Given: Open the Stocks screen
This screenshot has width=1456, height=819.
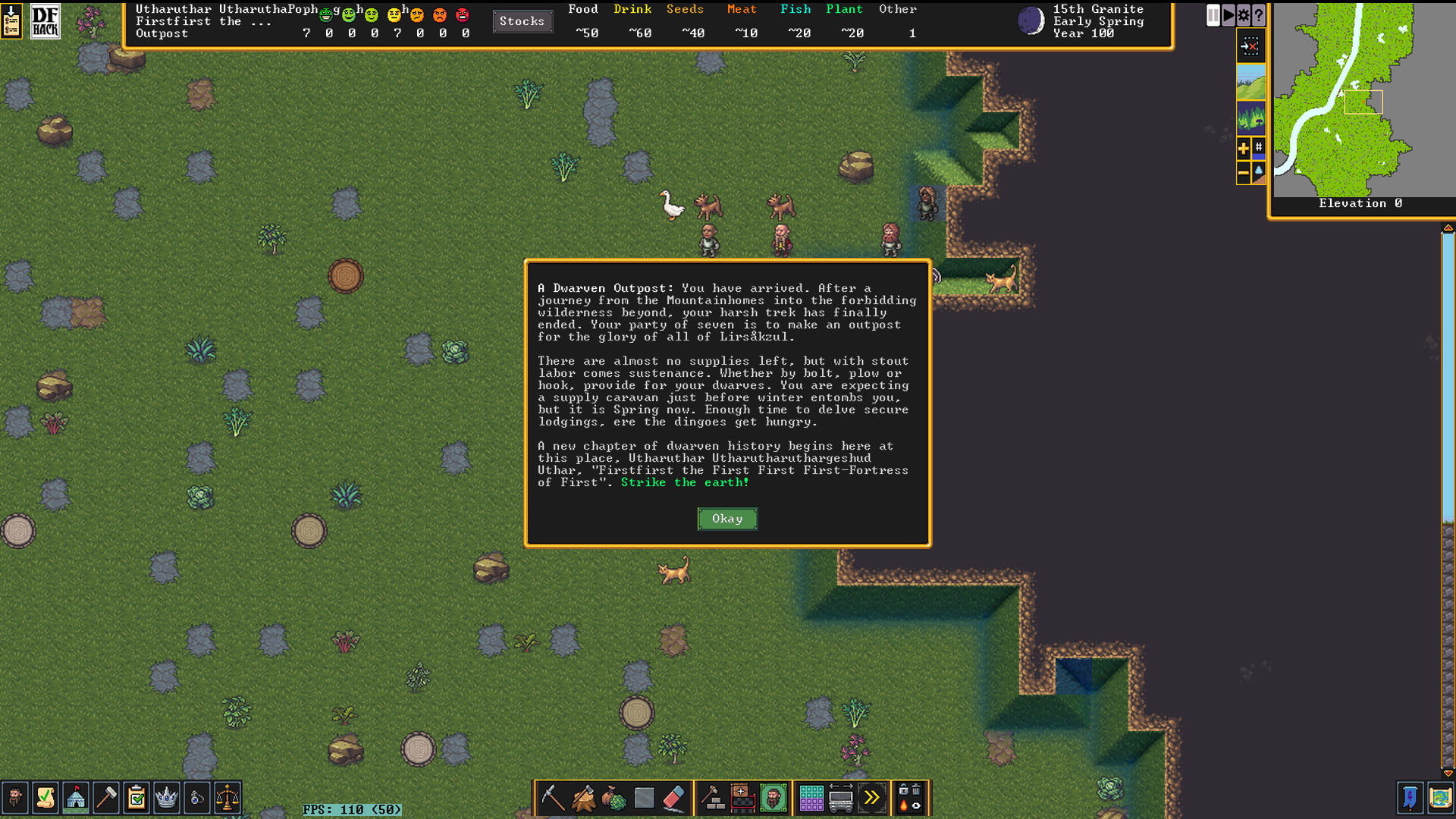Looking at the screenshot, I should click(522, 21).
